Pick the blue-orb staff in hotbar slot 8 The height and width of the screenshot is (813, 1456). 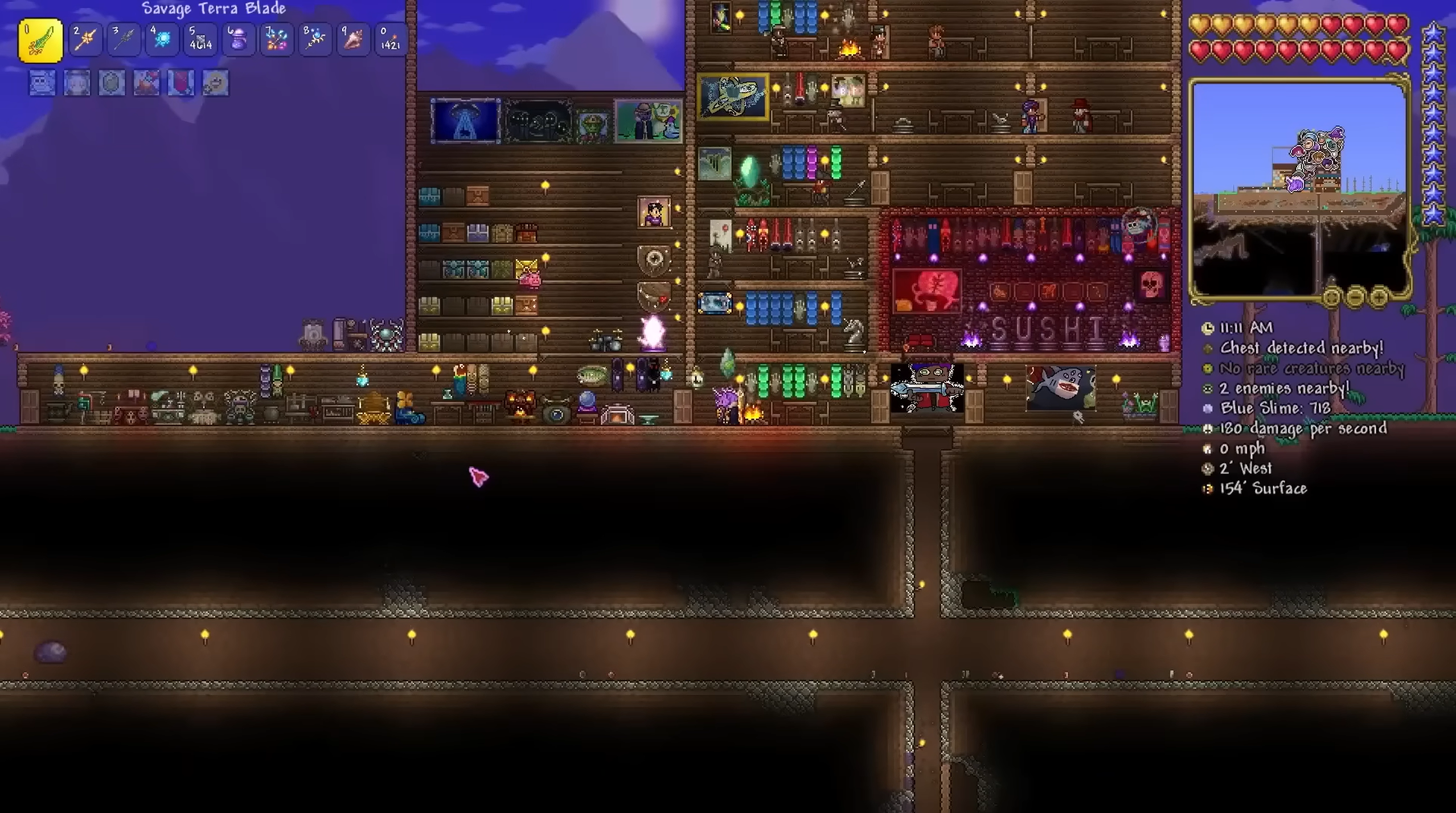pyautogui.click(x=315, y=40)
